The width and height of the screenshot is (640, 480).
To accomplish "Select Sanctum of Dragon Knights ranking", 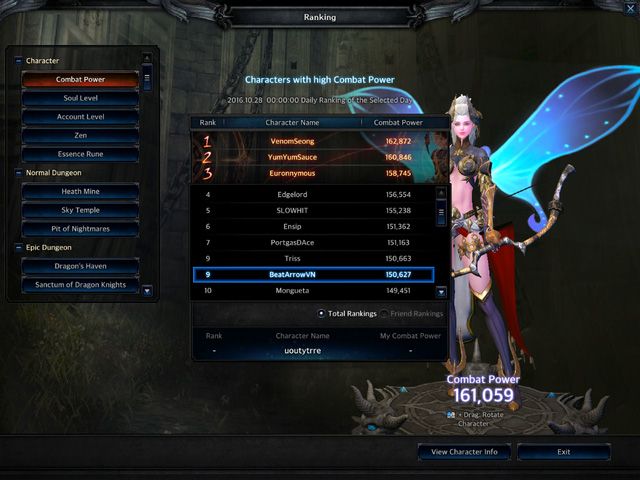I will coord(80,285).
